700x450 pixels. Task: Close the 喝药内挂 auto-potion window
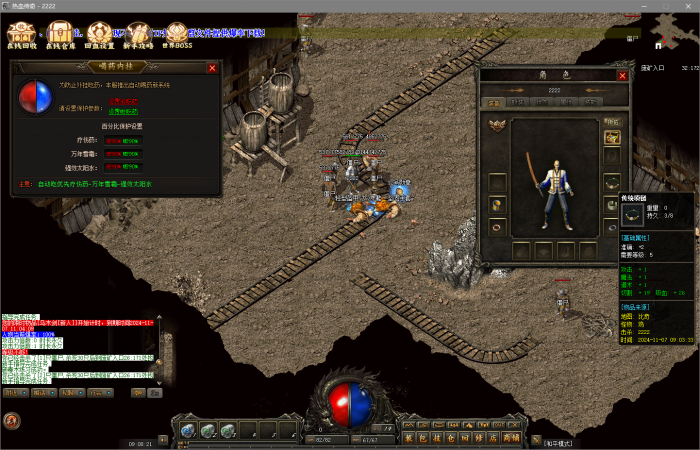click(212, 68)
